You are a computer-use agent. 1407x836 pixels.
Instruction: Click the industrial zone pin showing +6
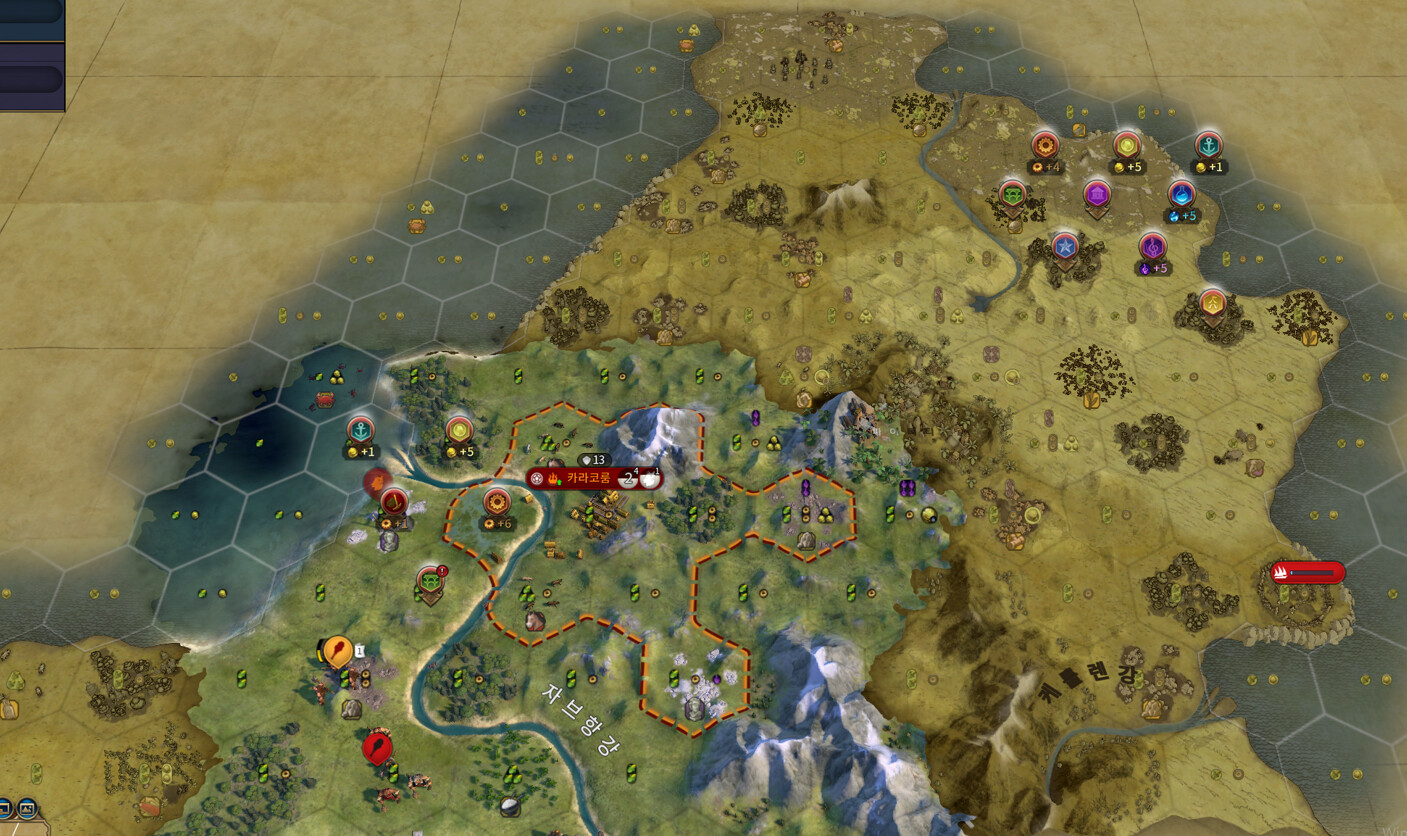coord(497,502)
